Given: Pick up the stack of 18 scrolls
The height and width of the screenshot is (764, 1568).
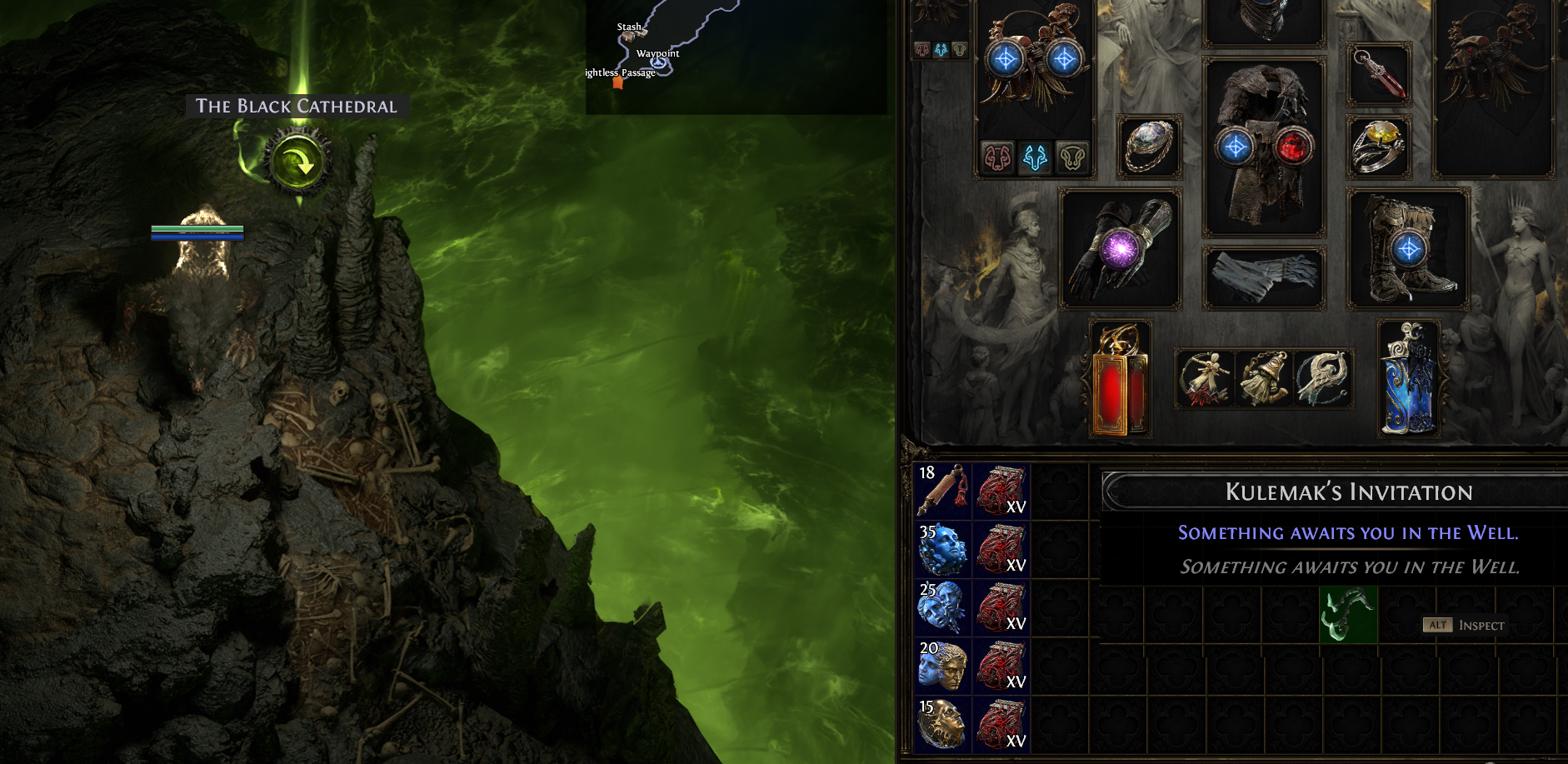Looking at the screenshot, I should pyautogui.click(x=942, y=491).
